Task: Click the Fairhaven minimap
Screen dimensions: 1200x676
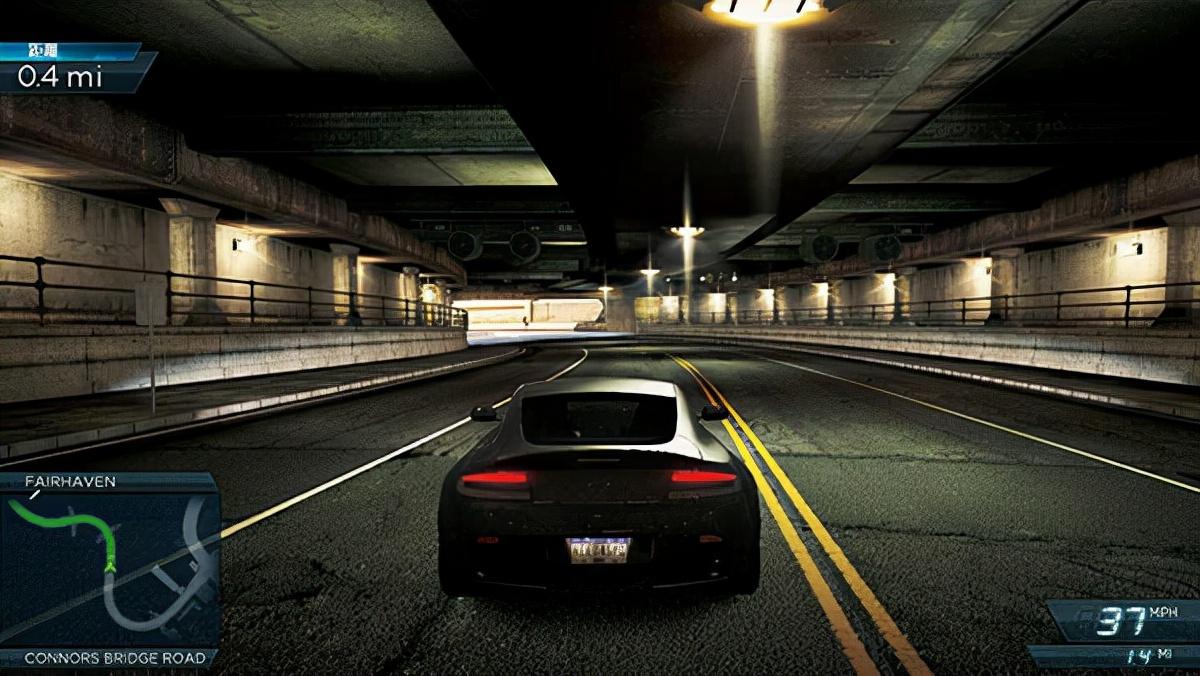Action: tap(108, 568)
